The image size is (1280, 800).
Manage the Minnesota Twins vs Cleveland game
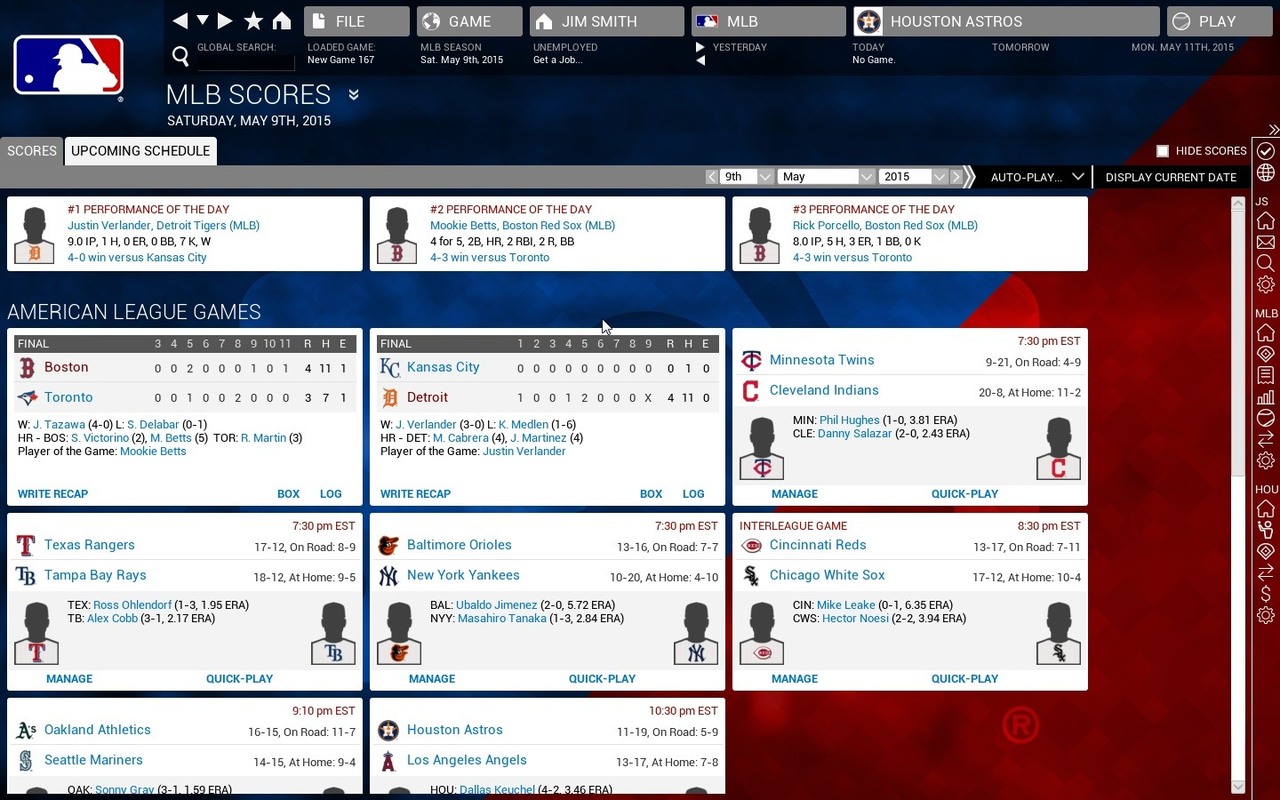point(794,494)
